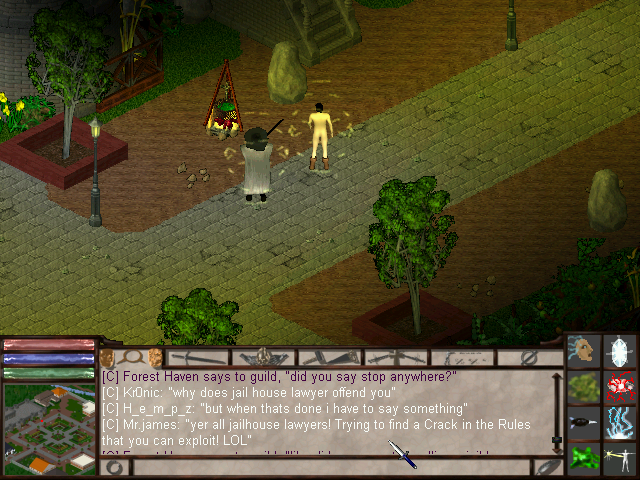Activate the white crystal shield spell
Image resolution: width=640 pixels, height=480 pixels.
pyautogui.click(x=621, y=352)
